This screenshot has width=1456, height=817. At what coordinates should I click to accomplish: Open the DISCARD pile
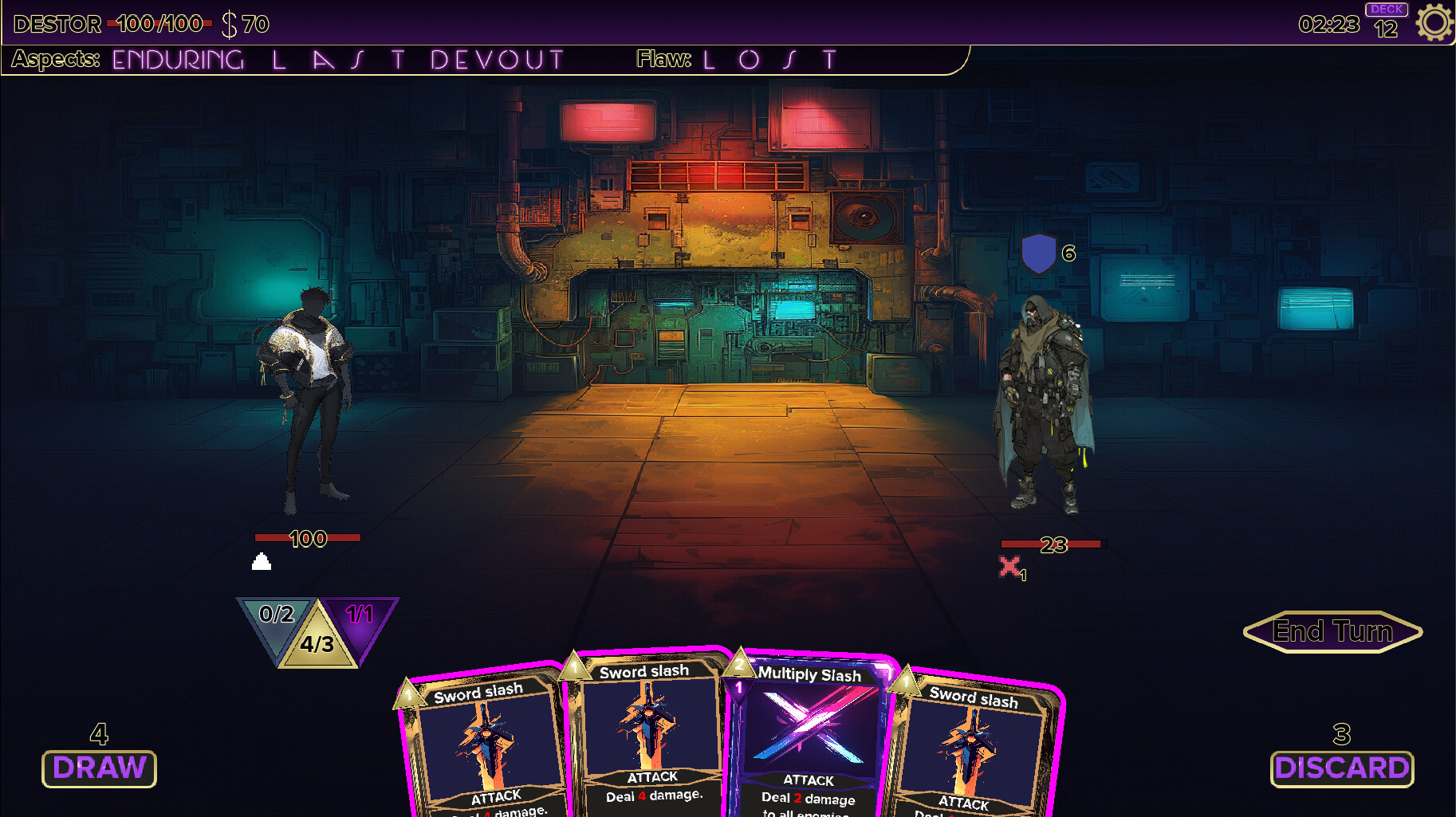(x=1342, y=768)
